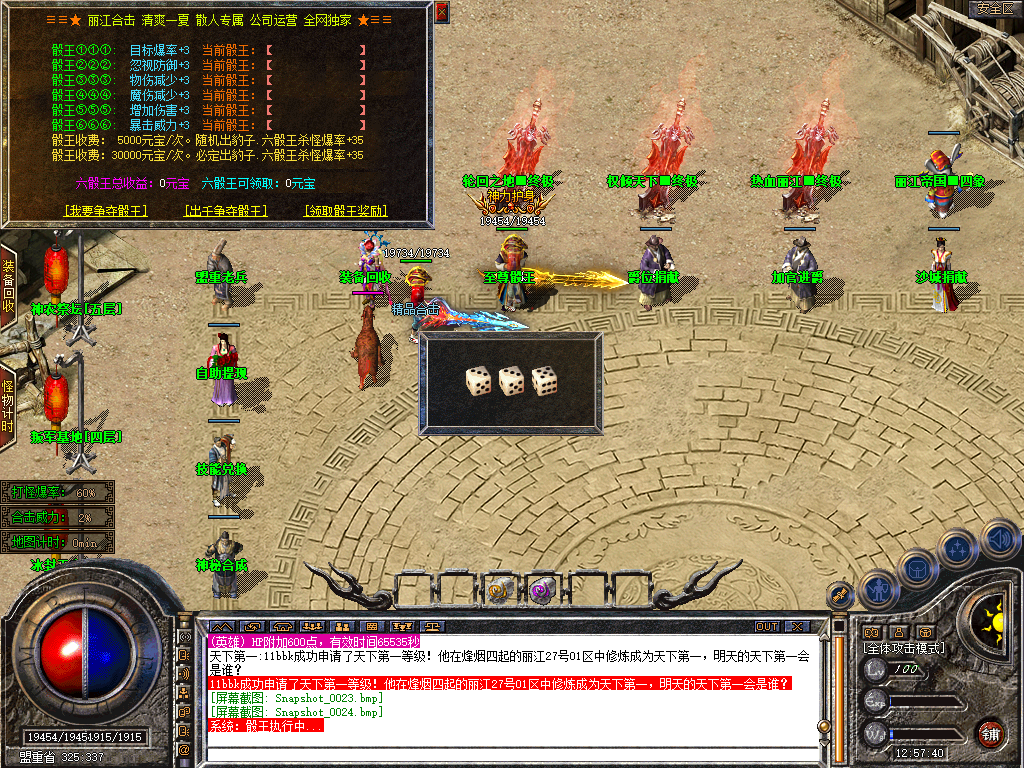Click the blue speaker sound orb
1024x768 pixels.
point(999,539)
